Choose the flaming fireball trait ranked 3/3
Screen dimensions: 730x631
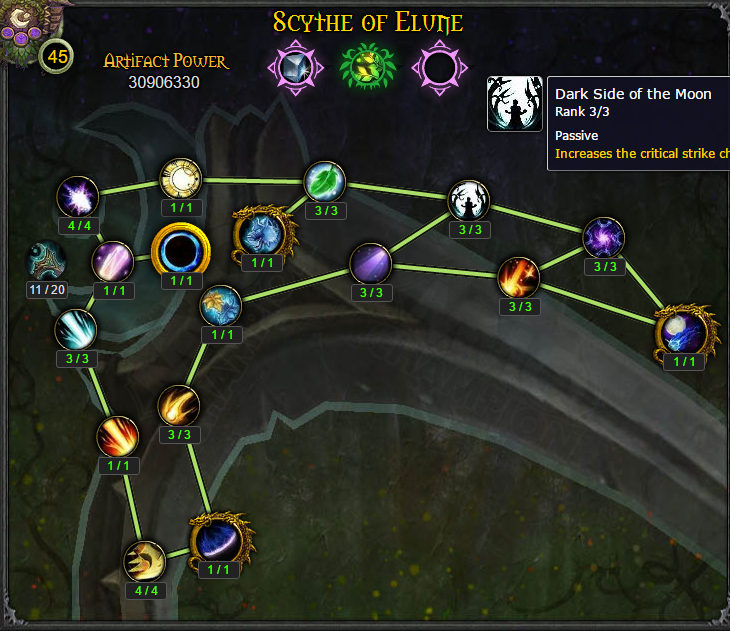[x=519, y=277]
